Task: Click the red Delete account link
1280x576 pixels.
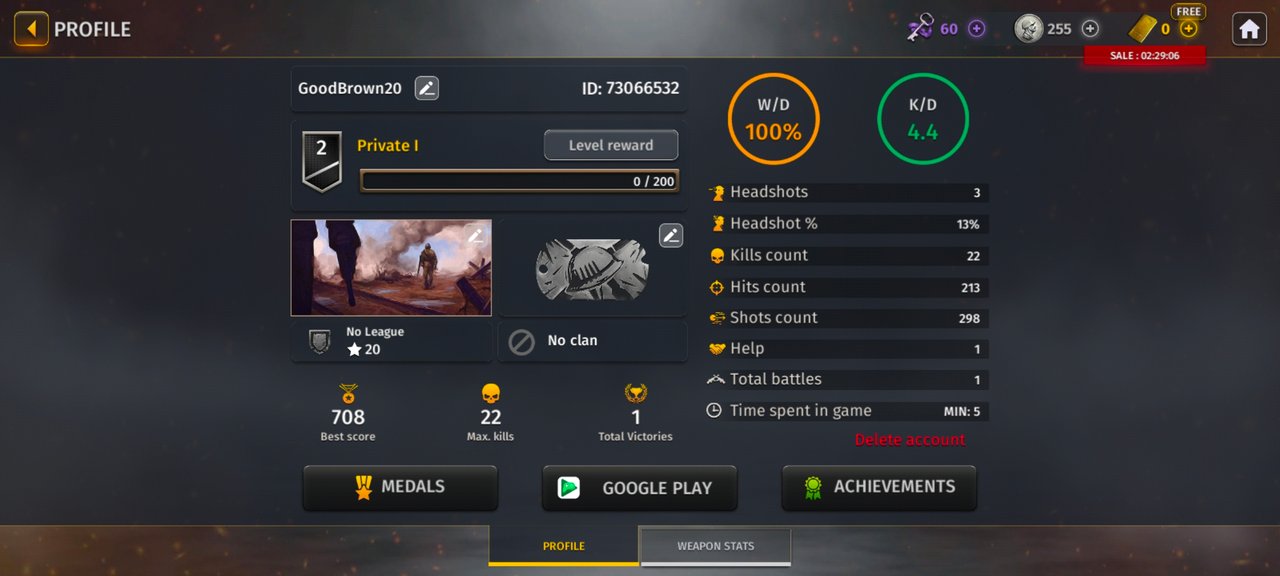Action: tap(910, 439)
